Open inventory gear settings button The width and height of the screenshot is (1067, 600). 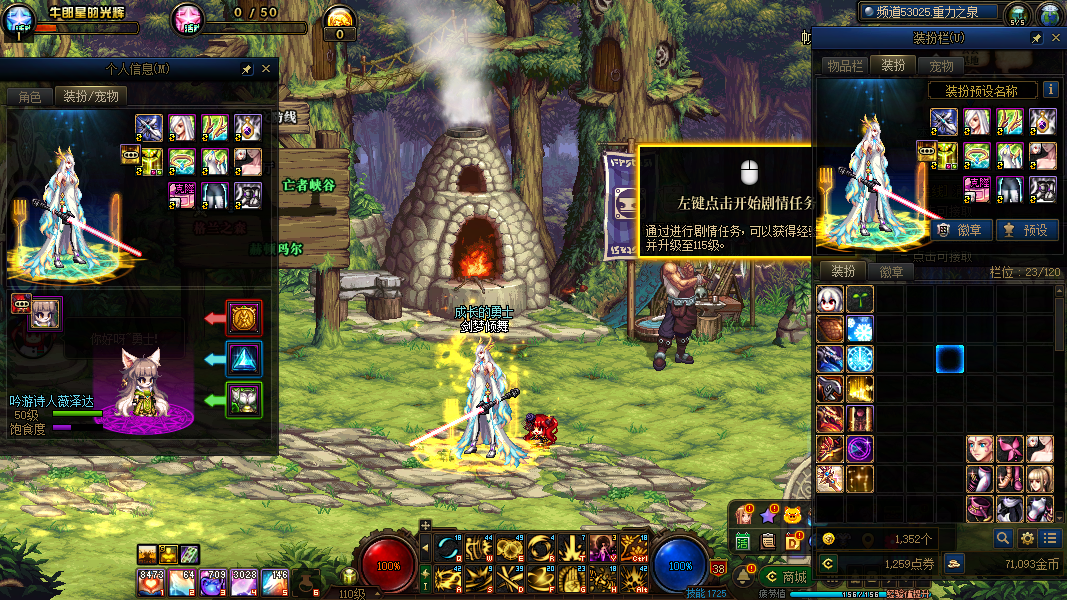pos(1027,539)
